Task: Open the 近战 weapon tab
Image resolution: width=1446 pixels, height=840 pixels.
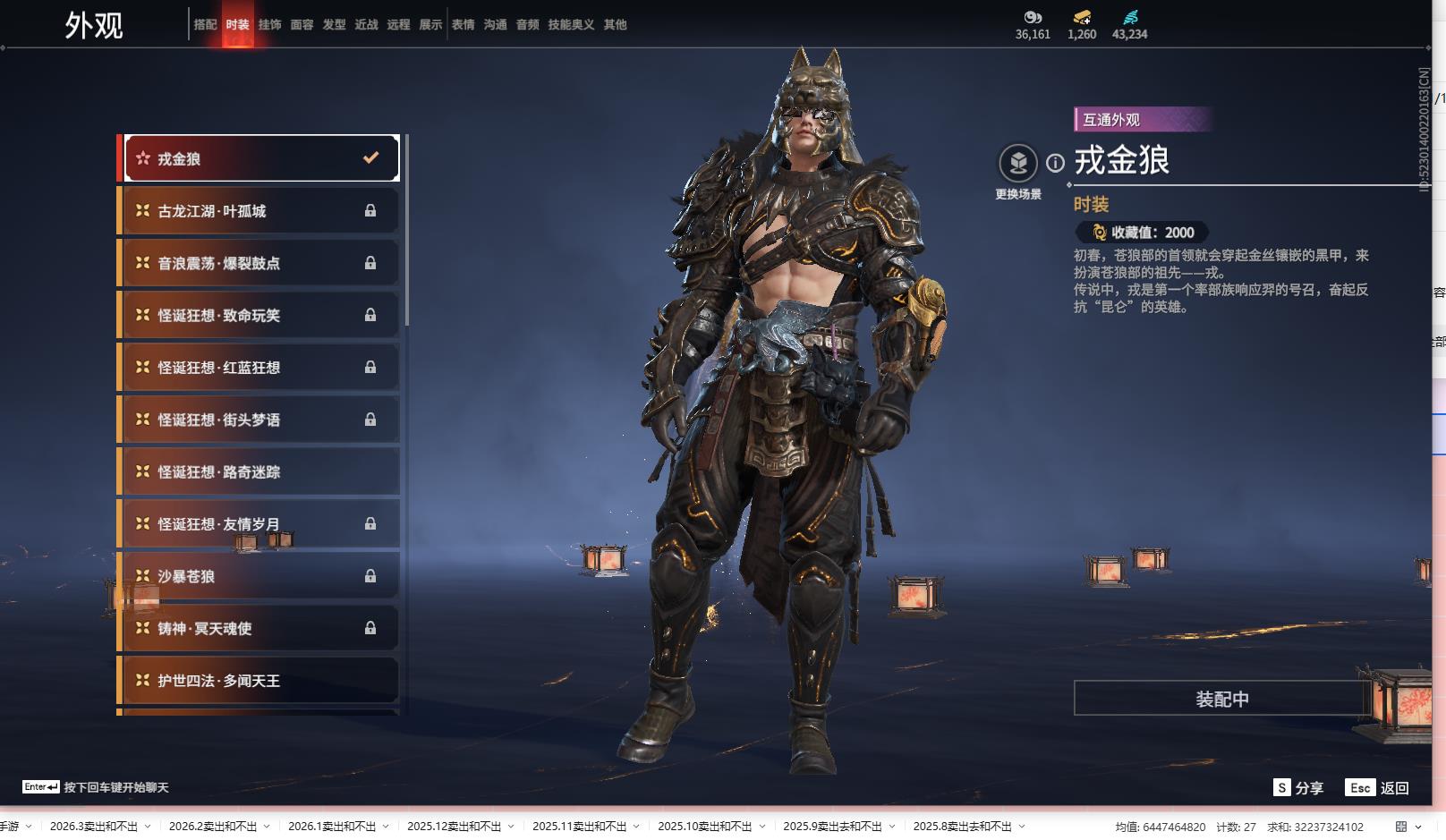Action: (366, 25)
